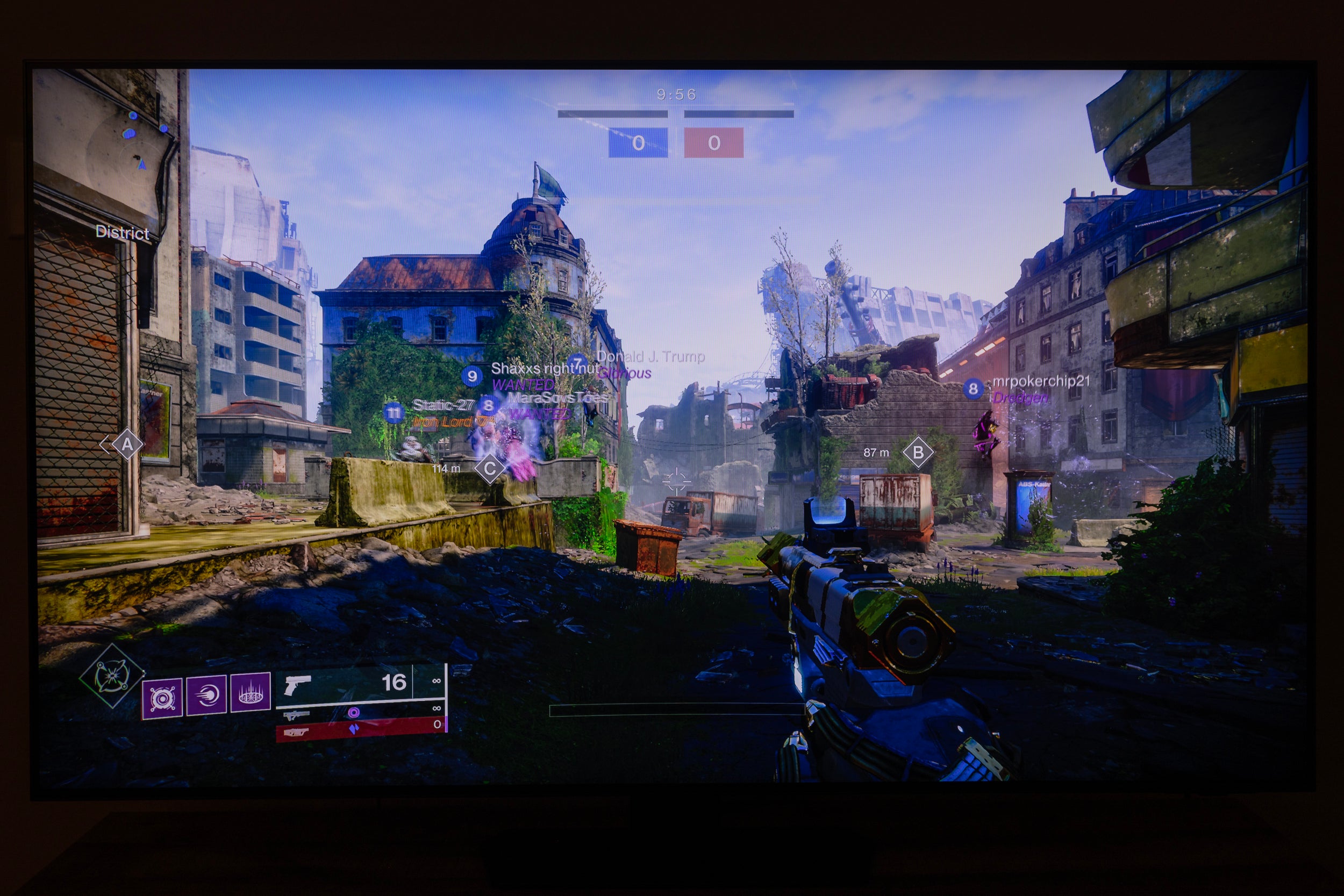Select the MaraSovsToes nameplate
This screenshot has width=1344, height=896.
point(556,397)
